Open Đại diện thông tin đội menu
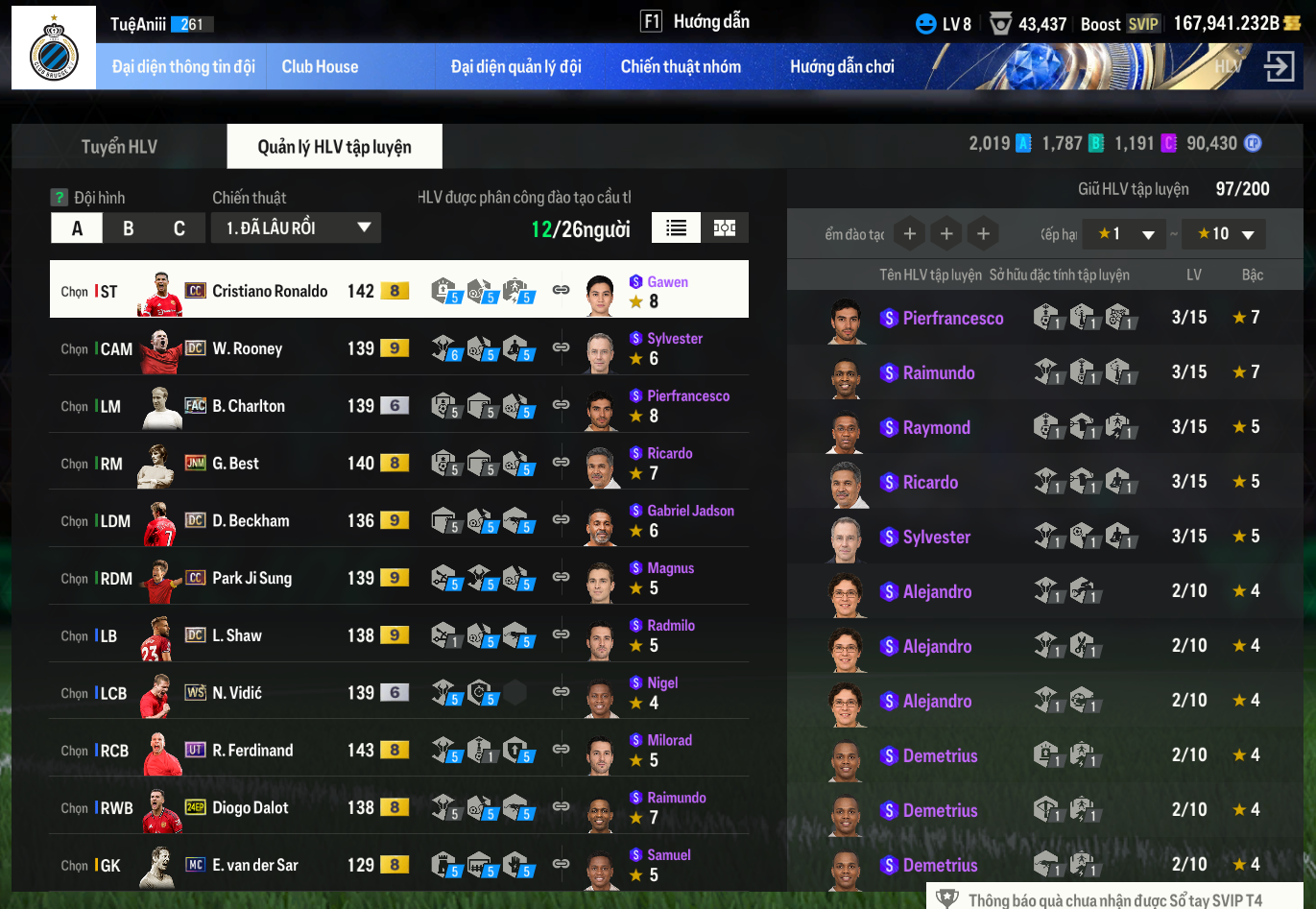The width and height of the screenshot is (1316, 909). point(183,67)
